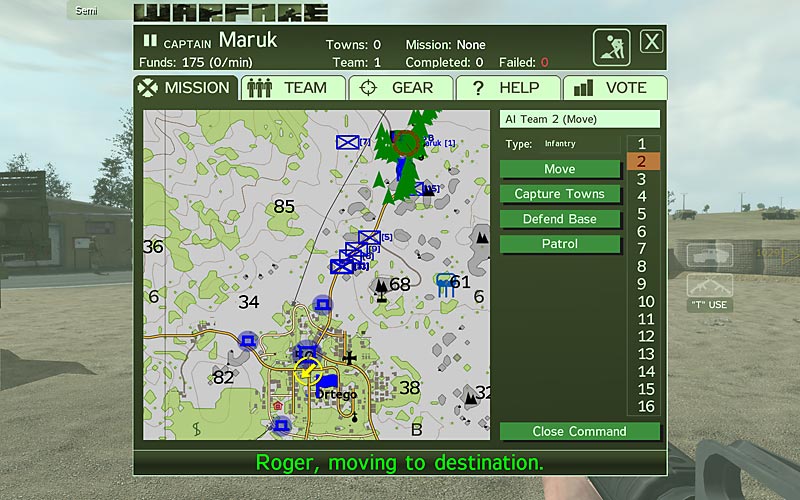This screenshot has height=500, width=800.
Task: Click the digging worker icon button
Action: point(611,47)
